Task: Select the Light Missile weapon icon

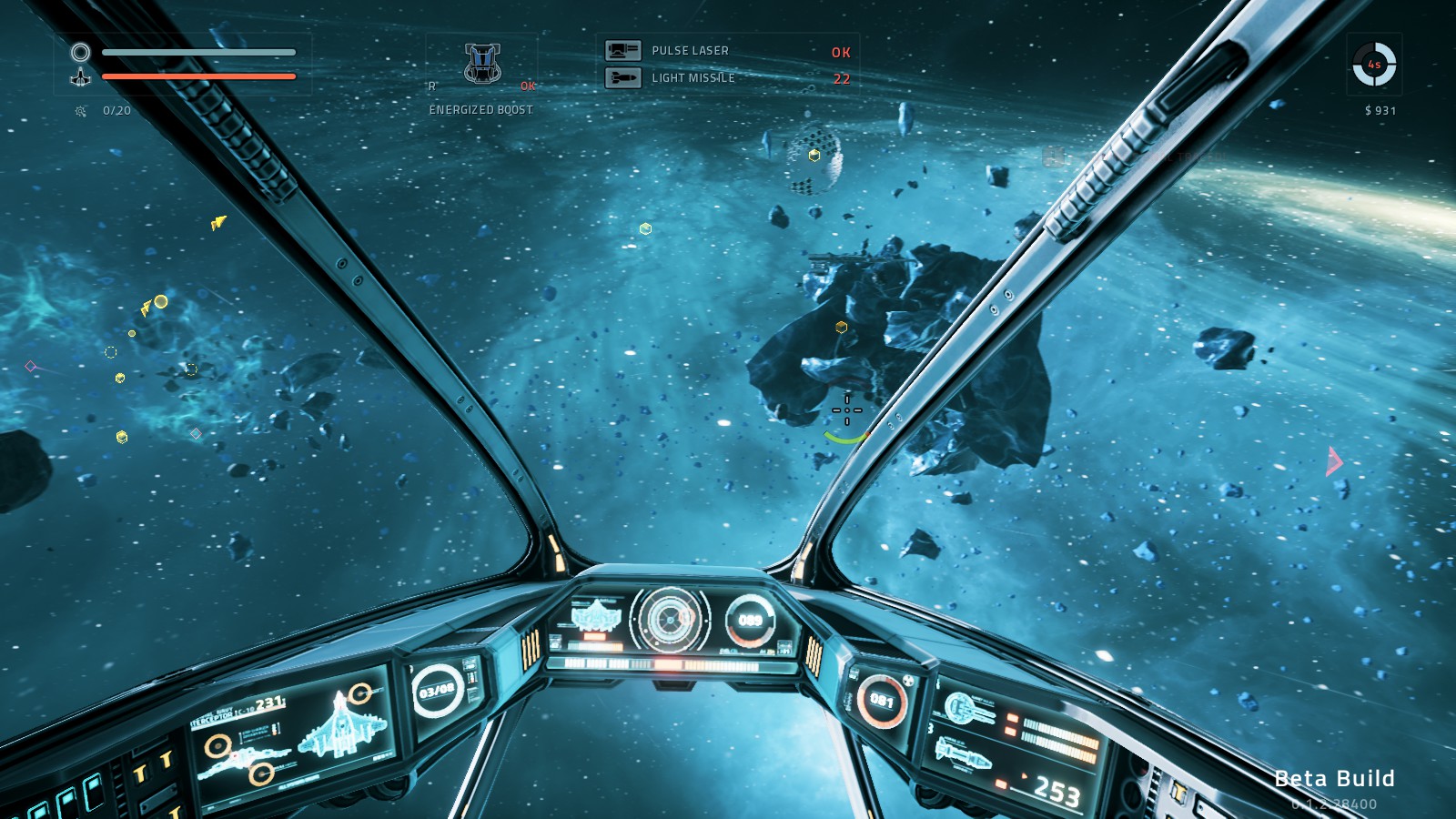Action: pyautogui.click(x=623, y=78)
